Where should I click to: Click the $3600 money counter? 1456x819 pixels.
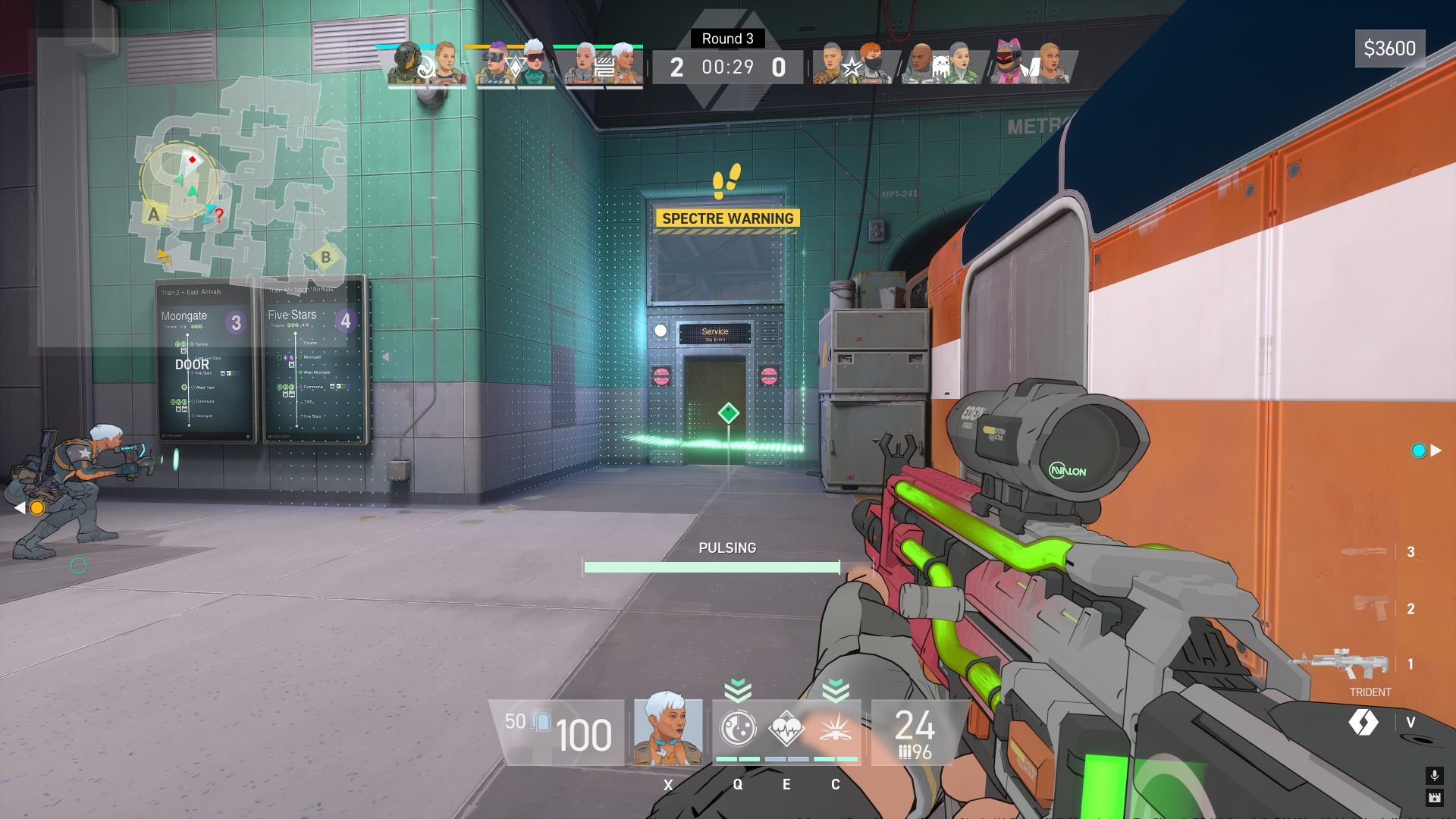click(x=1390, y=49)
